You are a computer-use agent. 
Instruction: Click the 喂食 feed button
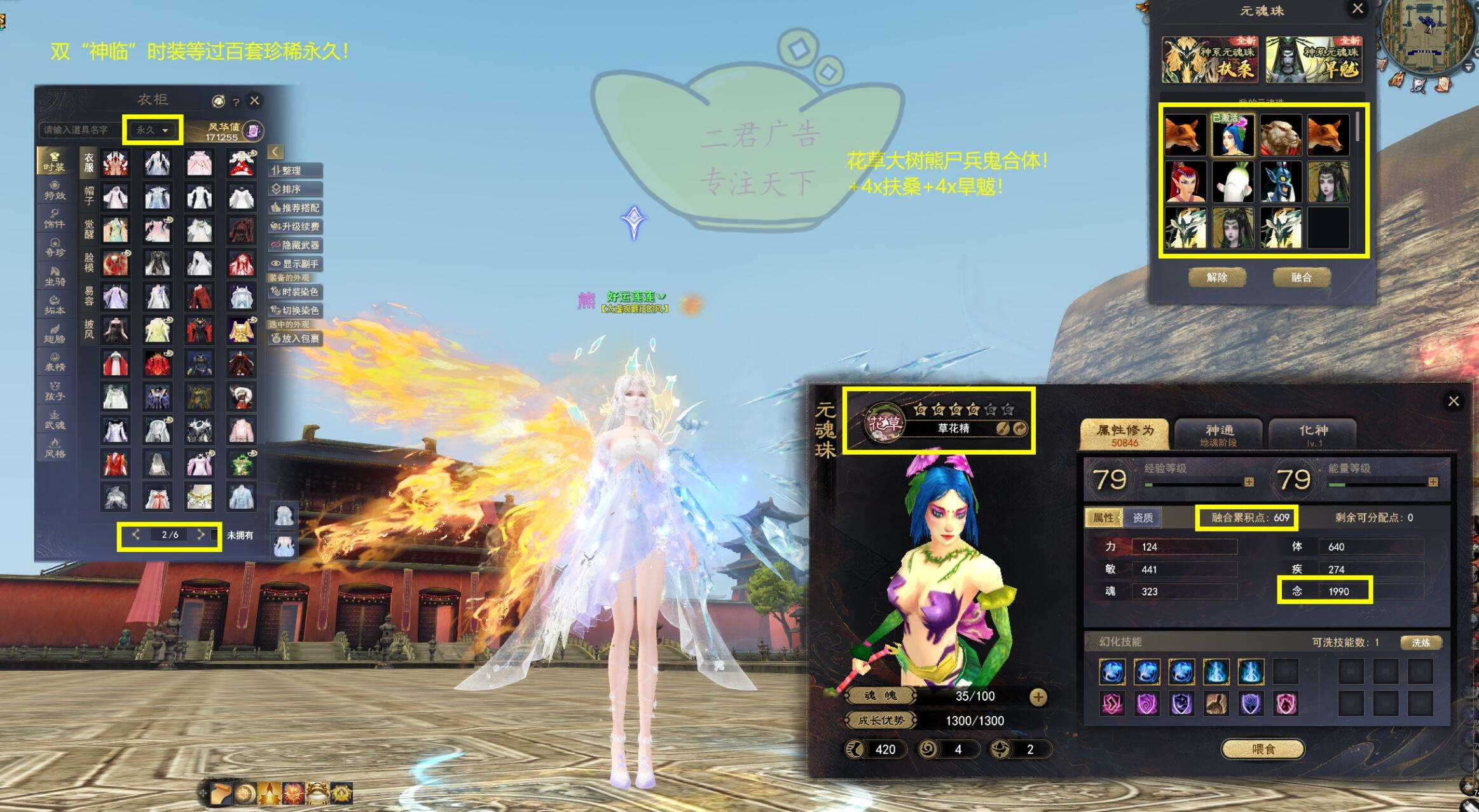[x=1263, y=749]
